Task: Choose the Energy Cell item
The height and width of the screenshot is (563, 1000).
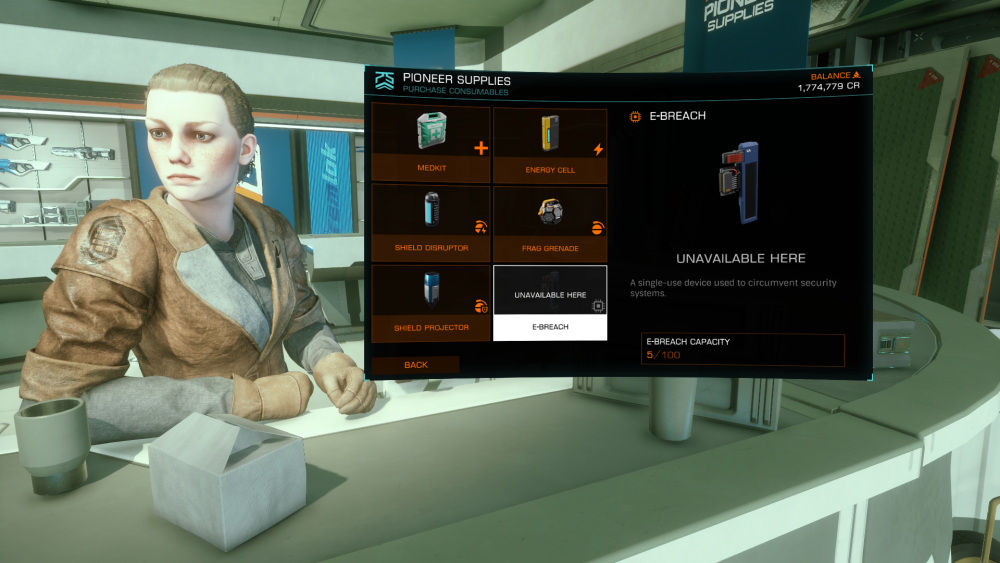Action: (550, 145)
